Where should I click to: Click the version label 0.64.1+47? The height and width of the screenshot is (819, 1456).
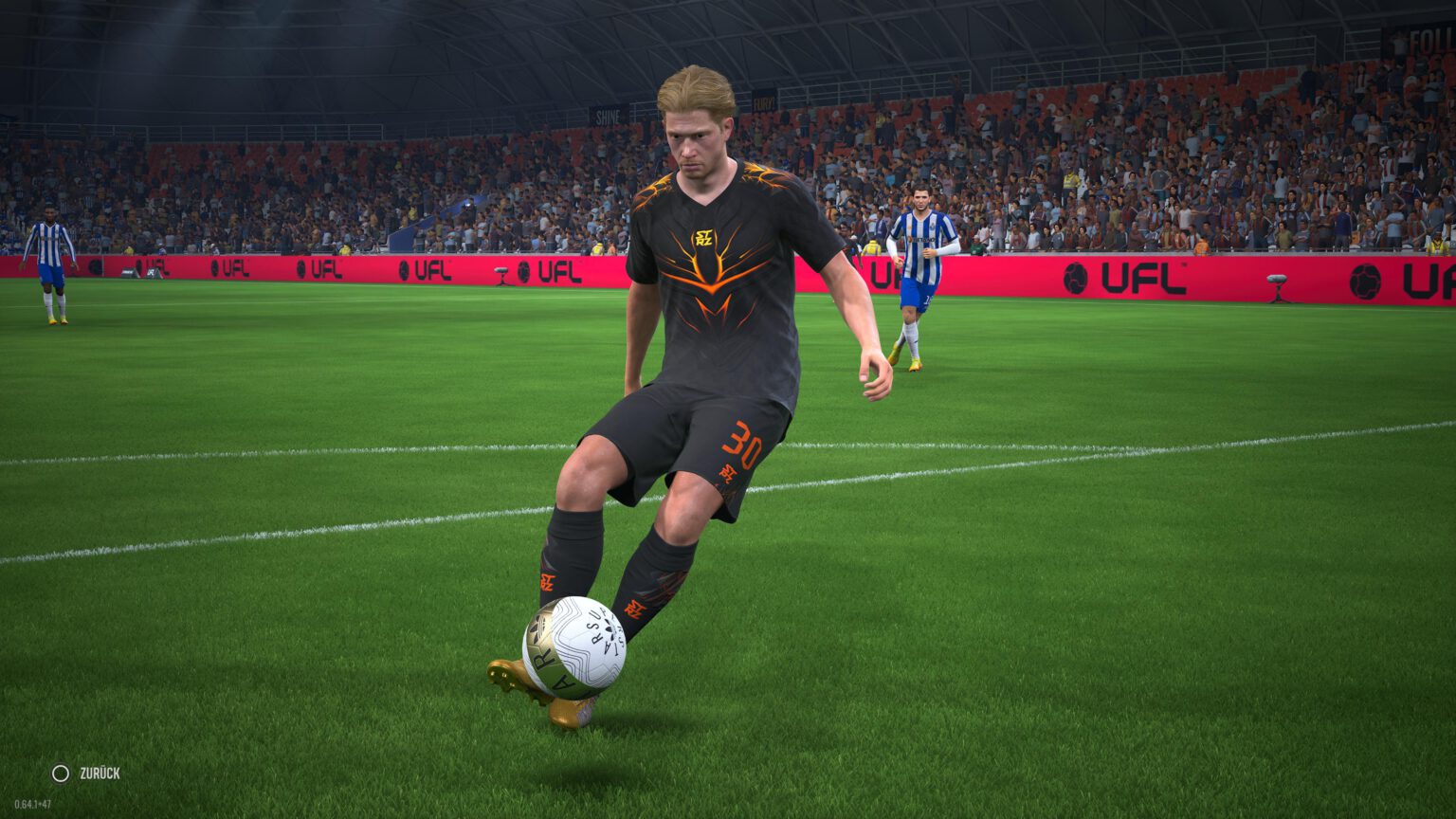tap(35, 805)
